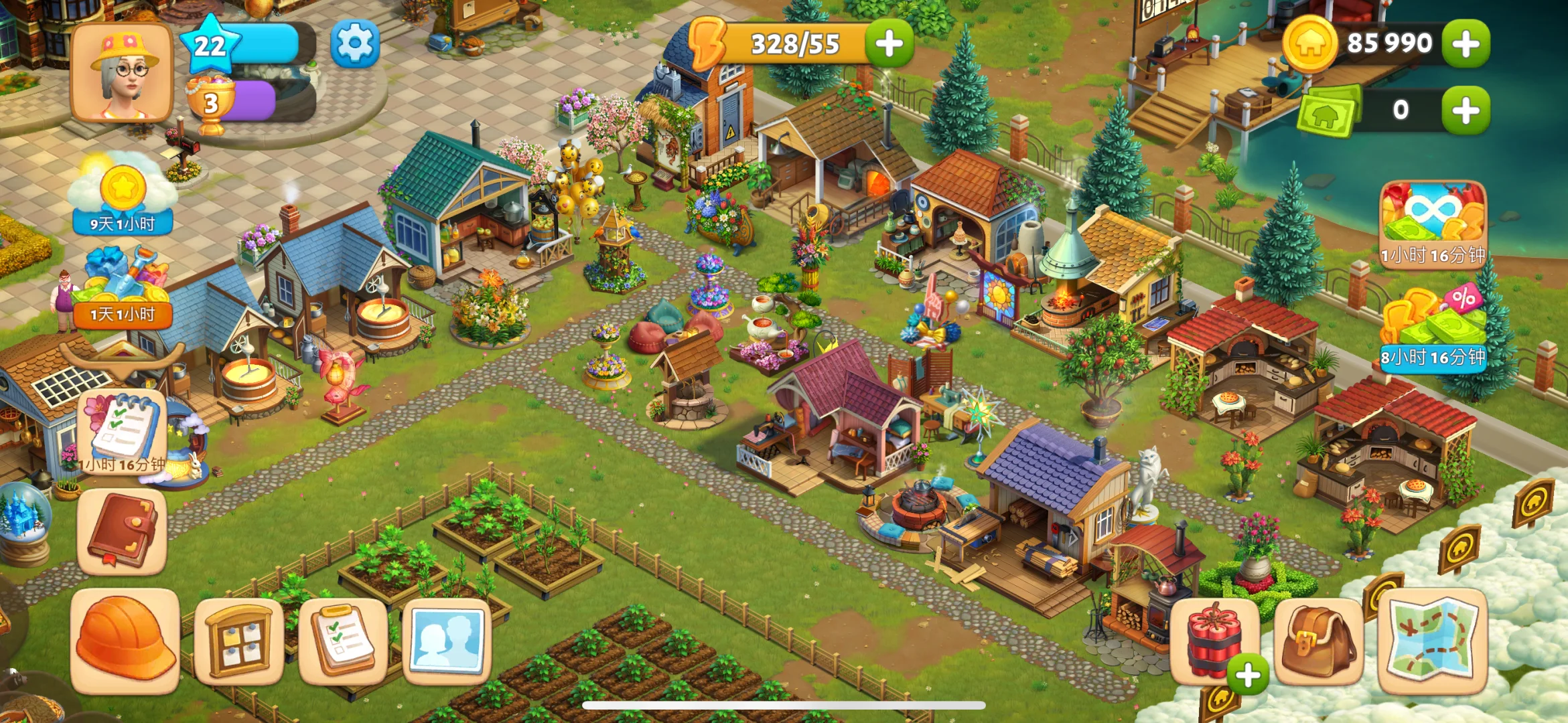Get more dynamite via the plus badge
The image size is (1568, 723).
[x=1247, y=675]
